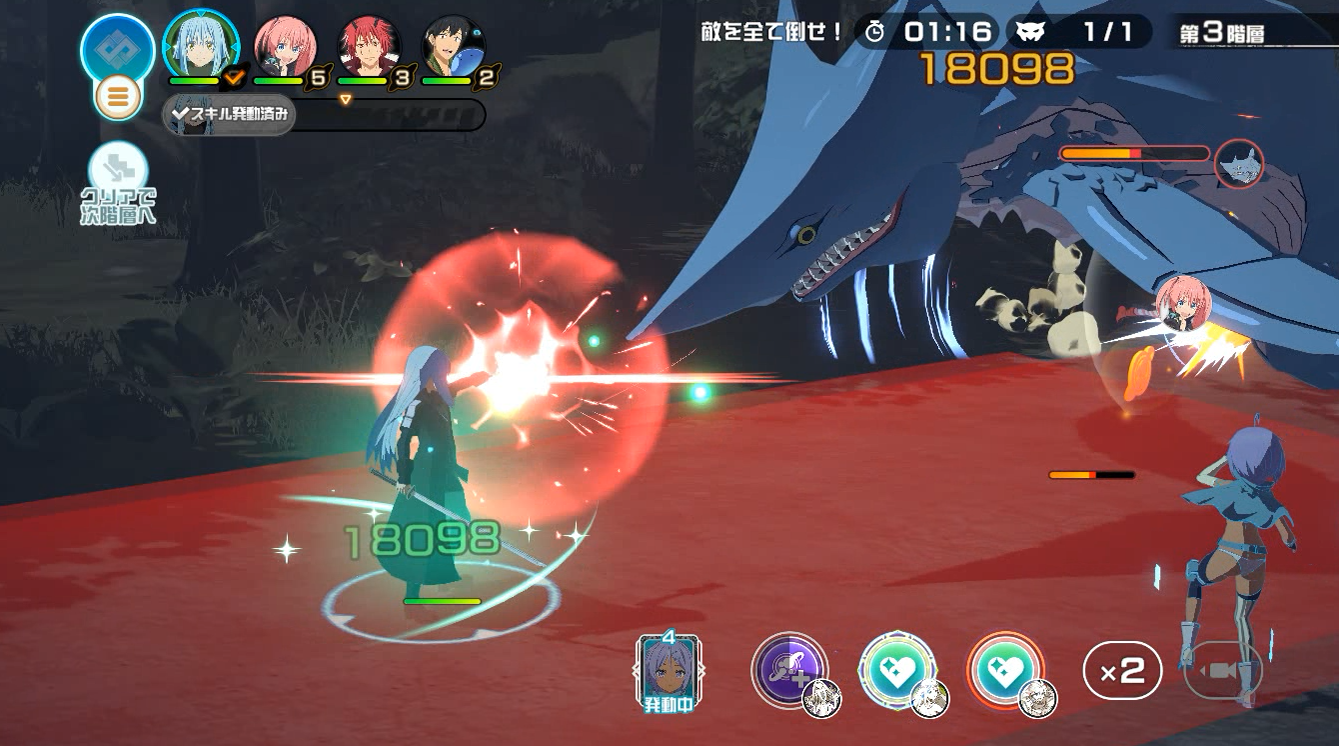Tap the purple-haired character skill card
The width and height of the screenshot is (1339, 746).
pos(669,669)
